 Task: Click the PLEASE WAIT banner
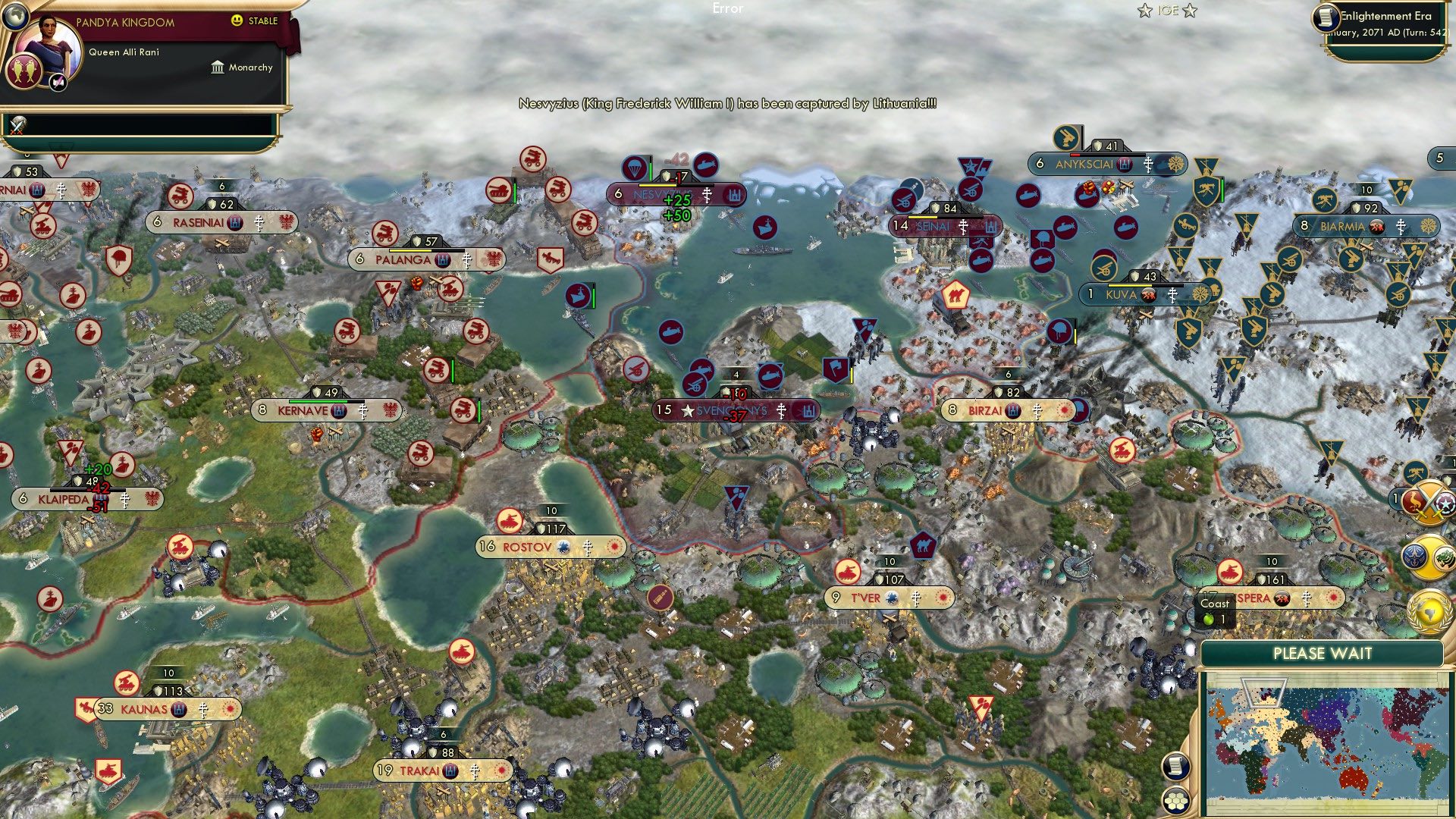pos(1323,654)
